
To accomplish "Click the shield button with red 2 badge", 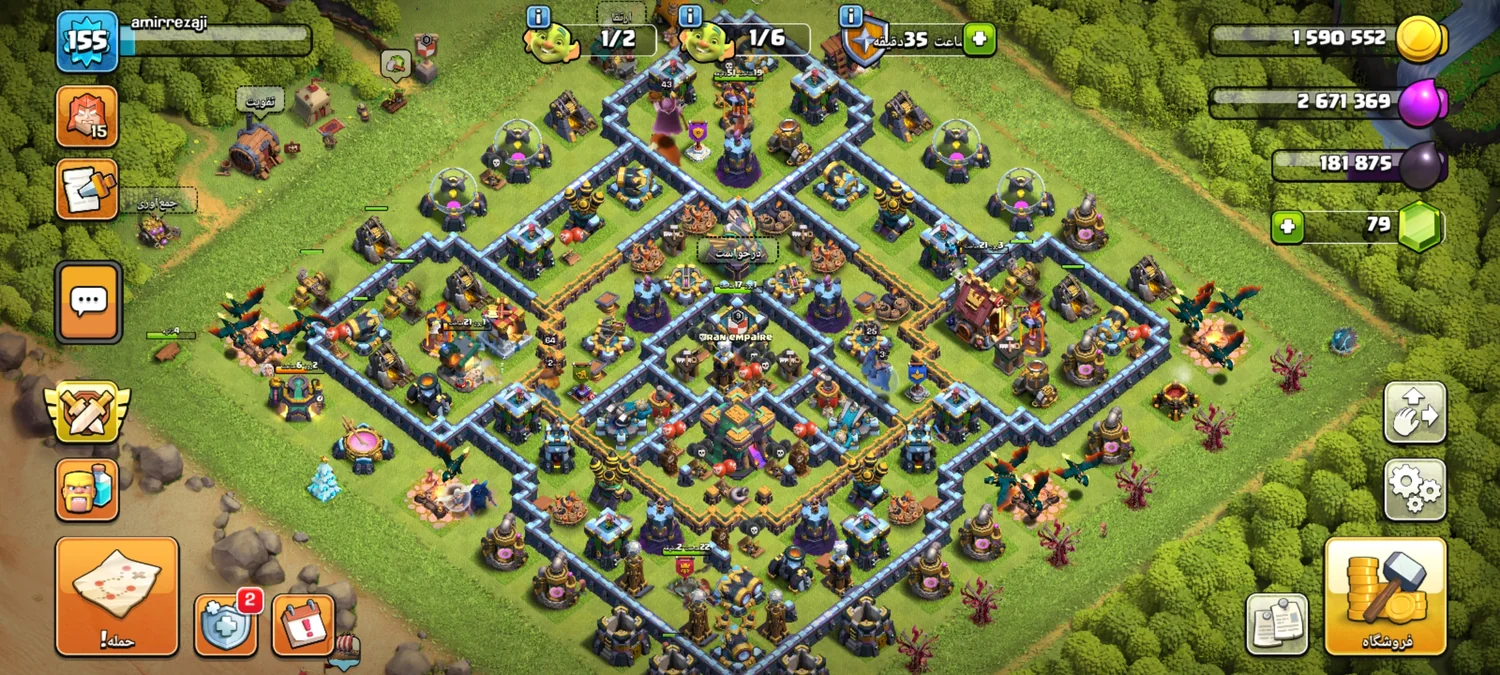I will (226, 623).
